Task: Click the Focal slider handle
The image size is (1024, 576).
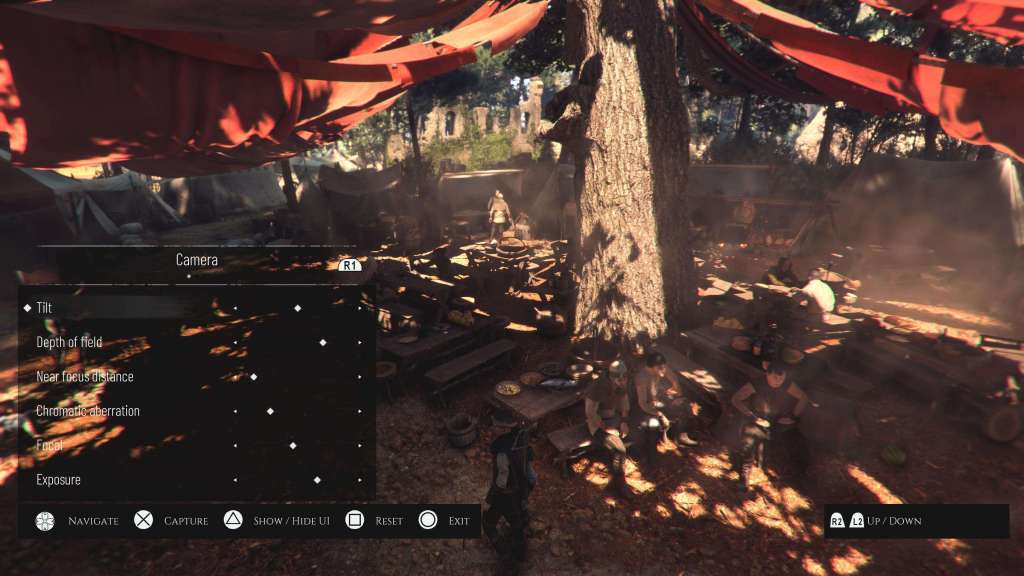Action: coord(293,445)
